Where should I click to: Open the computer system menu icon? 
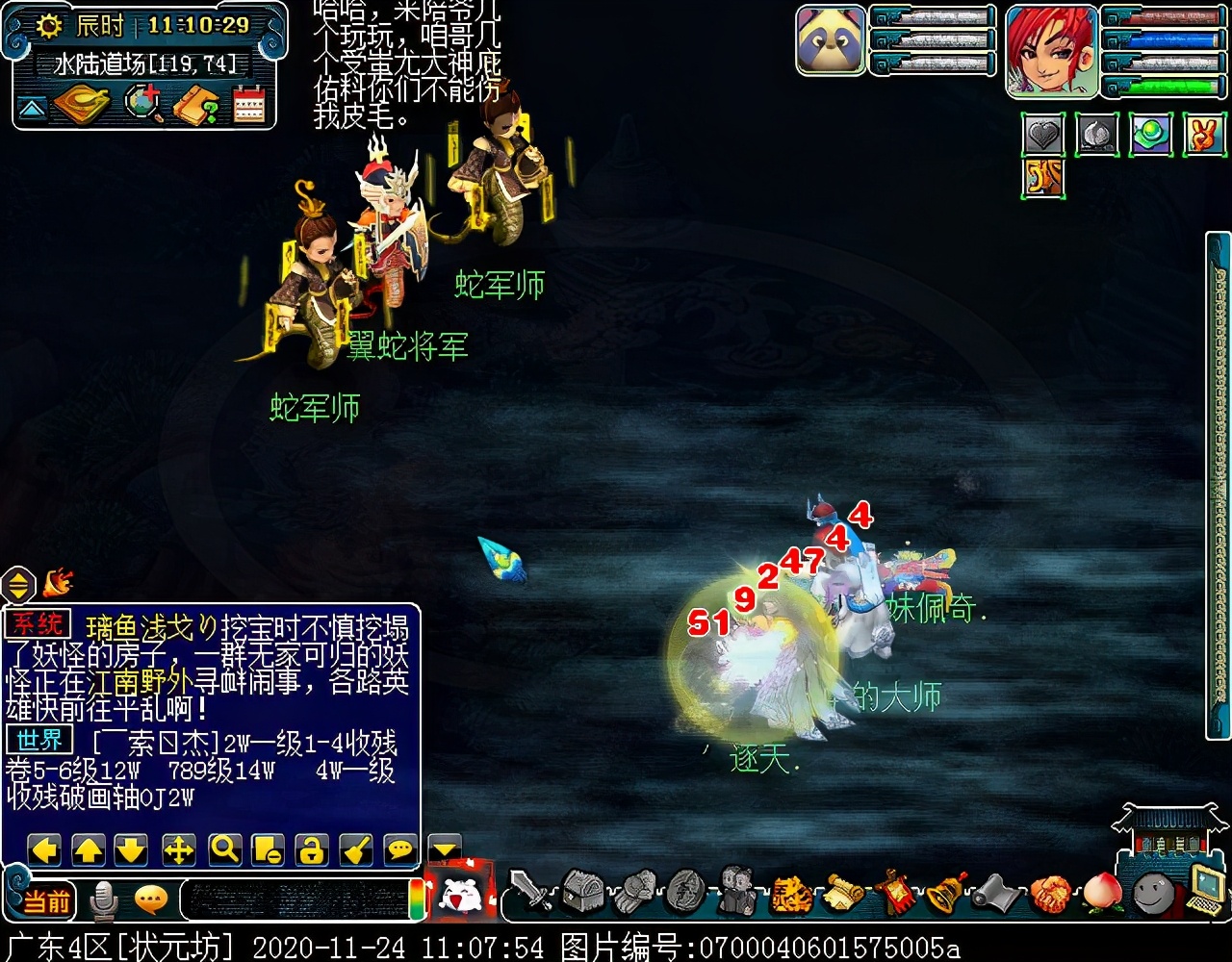(1204, 888)
